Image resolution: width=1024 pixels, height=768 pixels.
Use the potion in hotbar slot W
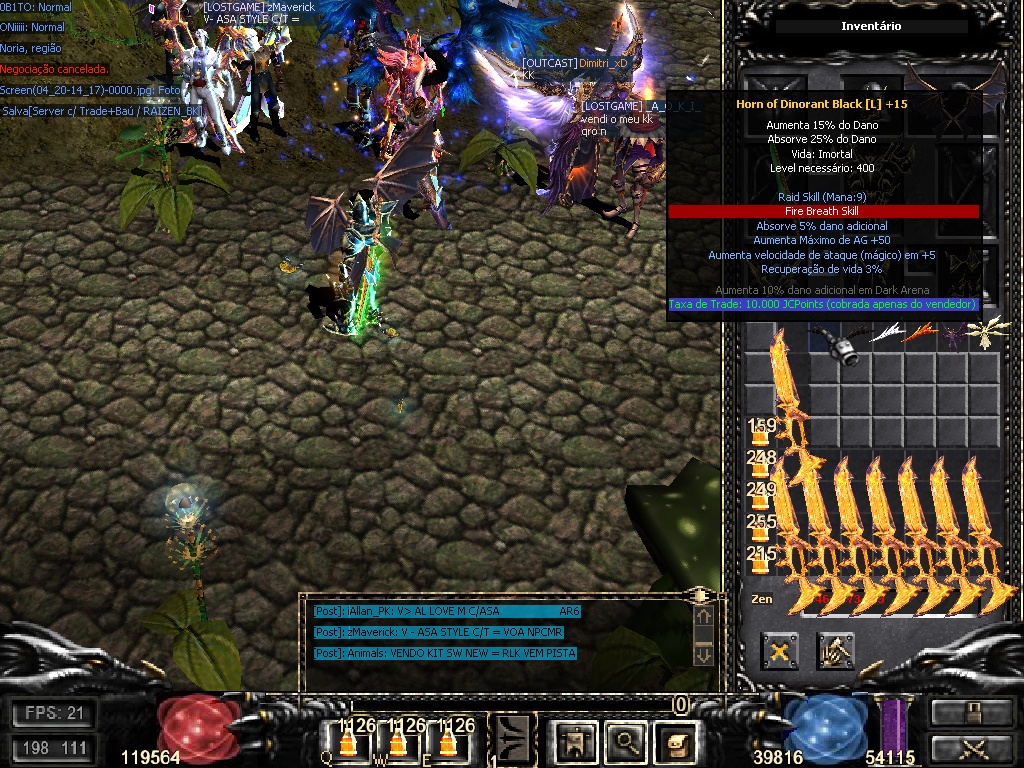pos(397,739)
